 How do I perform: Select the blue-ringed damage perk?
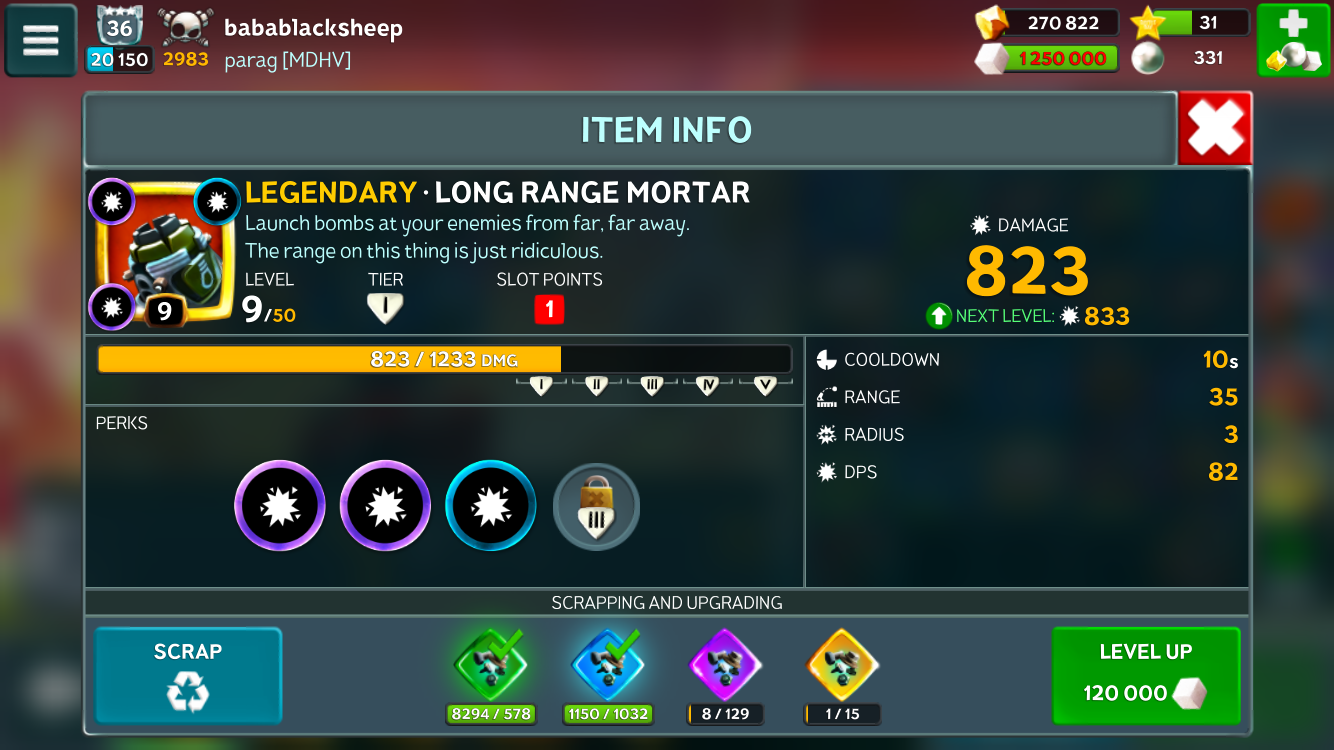pyautogui.click(x=491, y=506)
